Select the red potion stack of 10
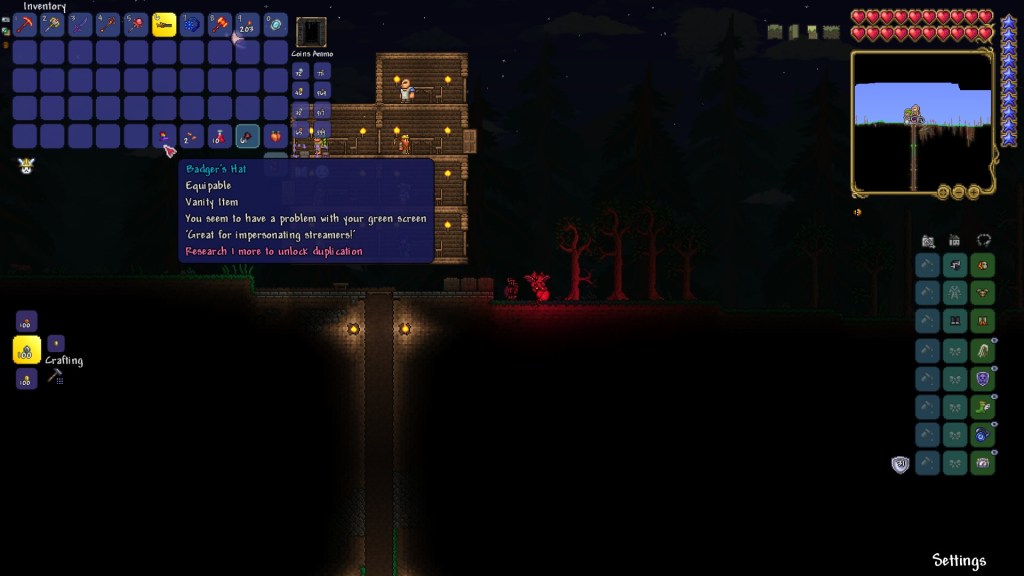Screen dimensions: 1024x576 (220, 137)
